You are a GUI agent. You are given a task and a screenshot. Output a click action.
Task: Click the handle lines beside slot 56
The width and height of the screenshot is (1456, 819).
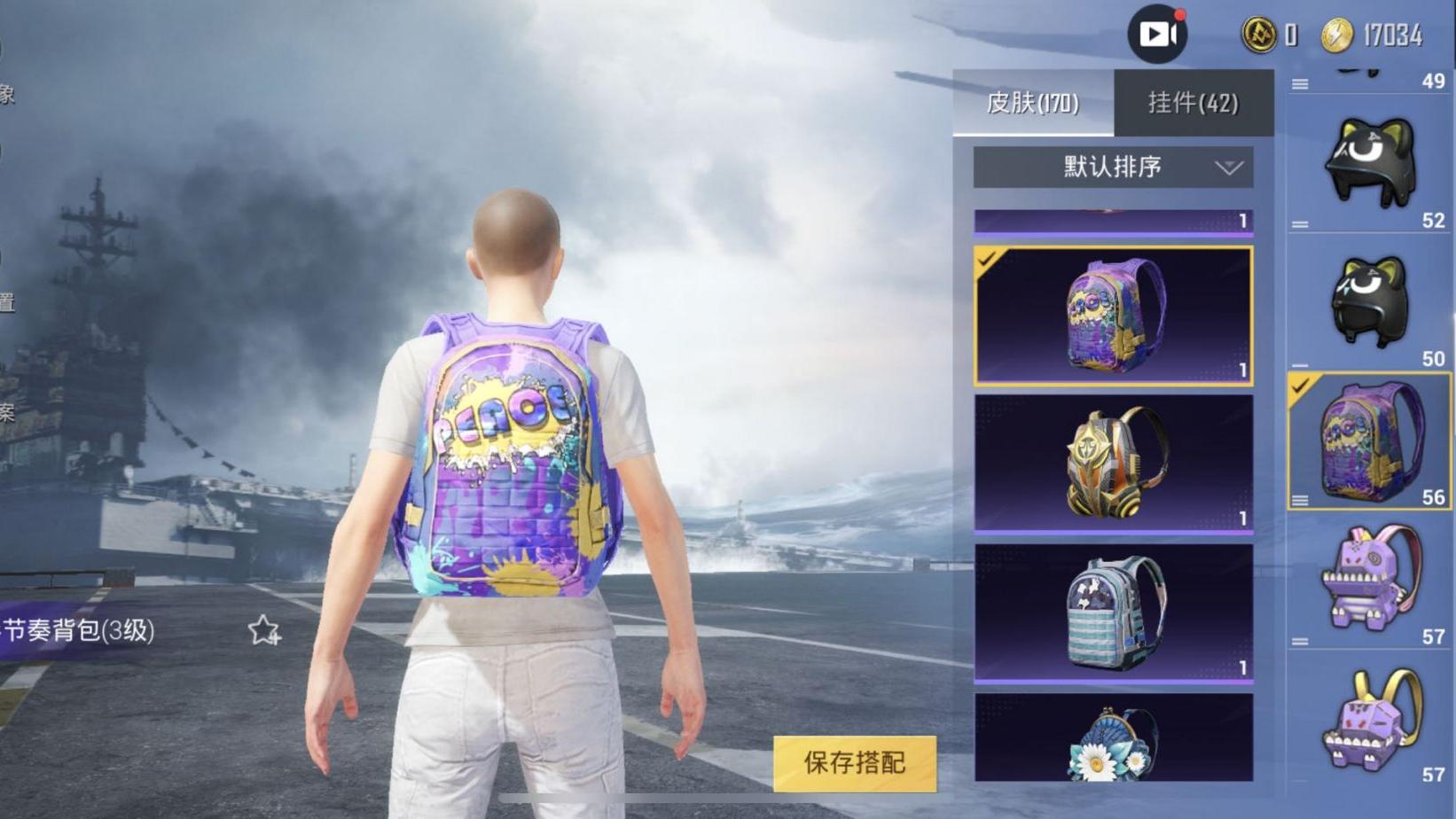point(1300,499)
